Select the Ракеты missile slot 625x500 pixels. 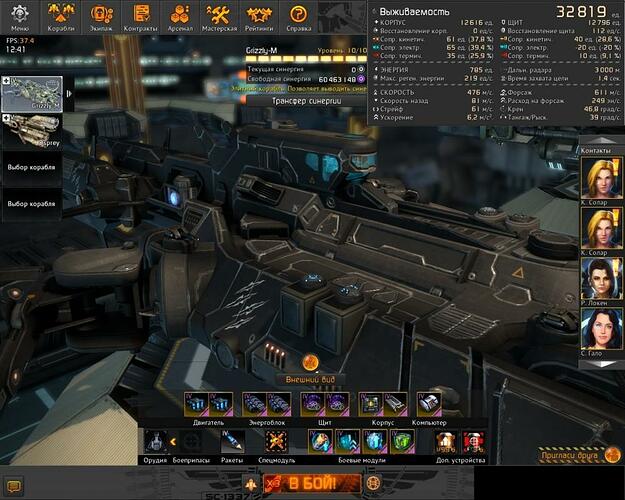coord(232,441)
